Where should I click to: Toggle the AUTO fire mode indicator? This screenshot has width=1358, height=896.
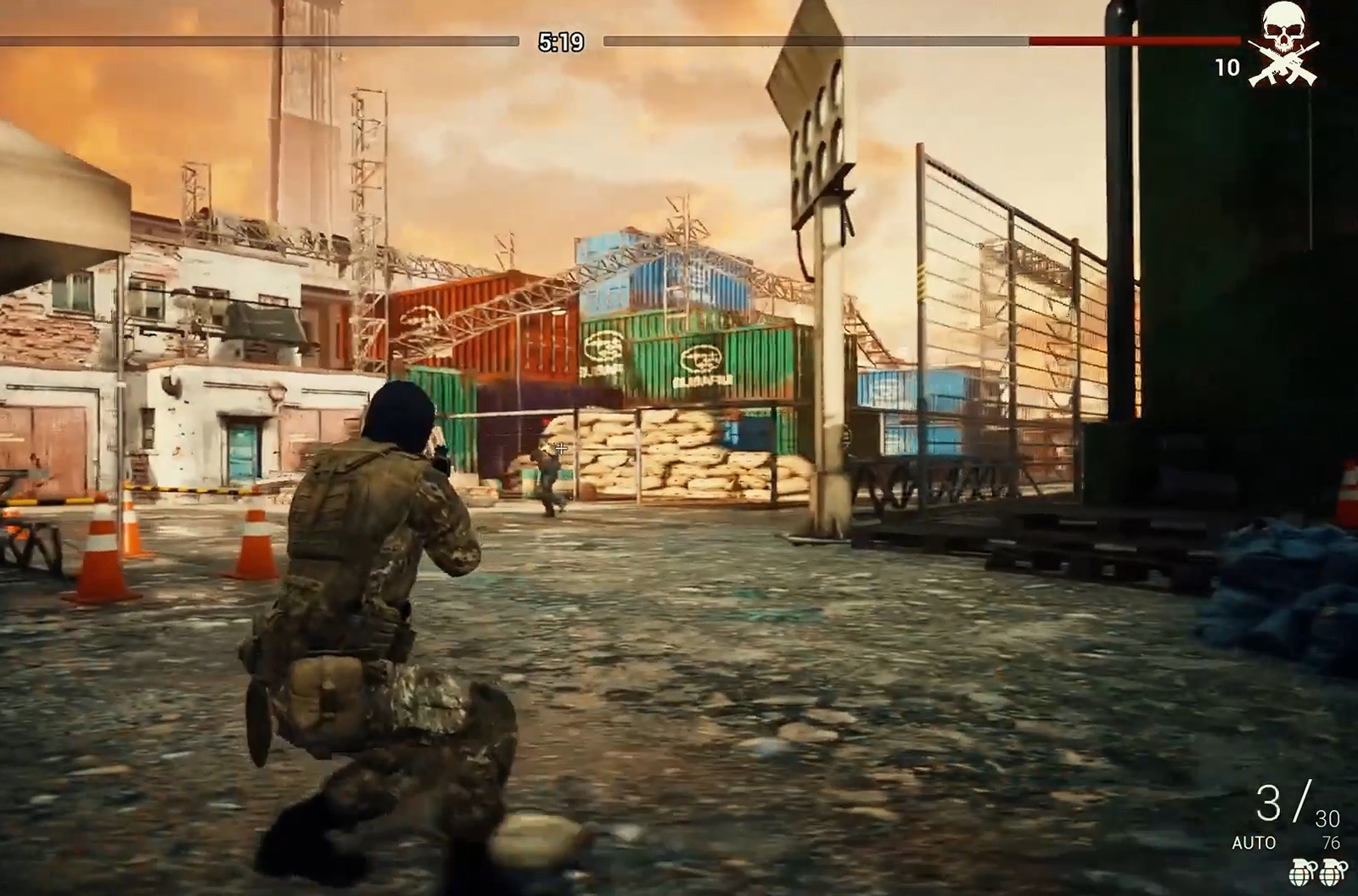point(1254,843)
